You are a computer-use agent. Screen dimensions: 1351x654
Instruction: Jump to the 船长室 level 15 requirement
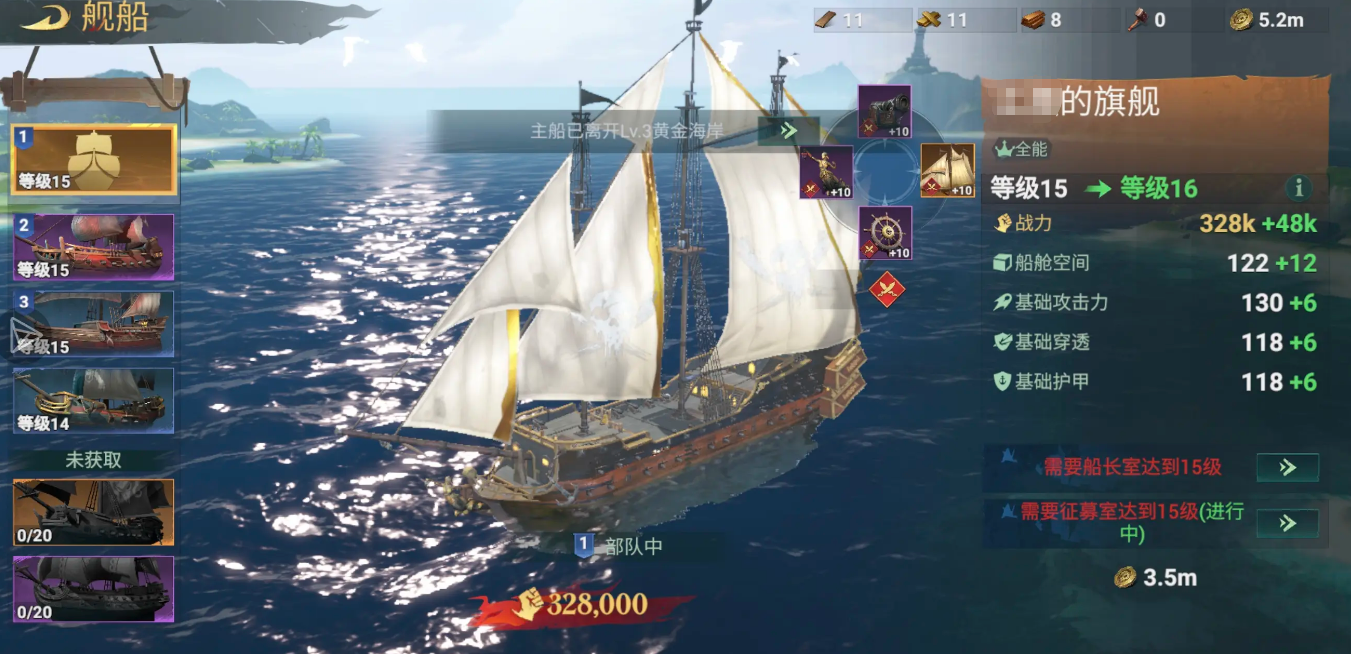[x=1287, y=467]
